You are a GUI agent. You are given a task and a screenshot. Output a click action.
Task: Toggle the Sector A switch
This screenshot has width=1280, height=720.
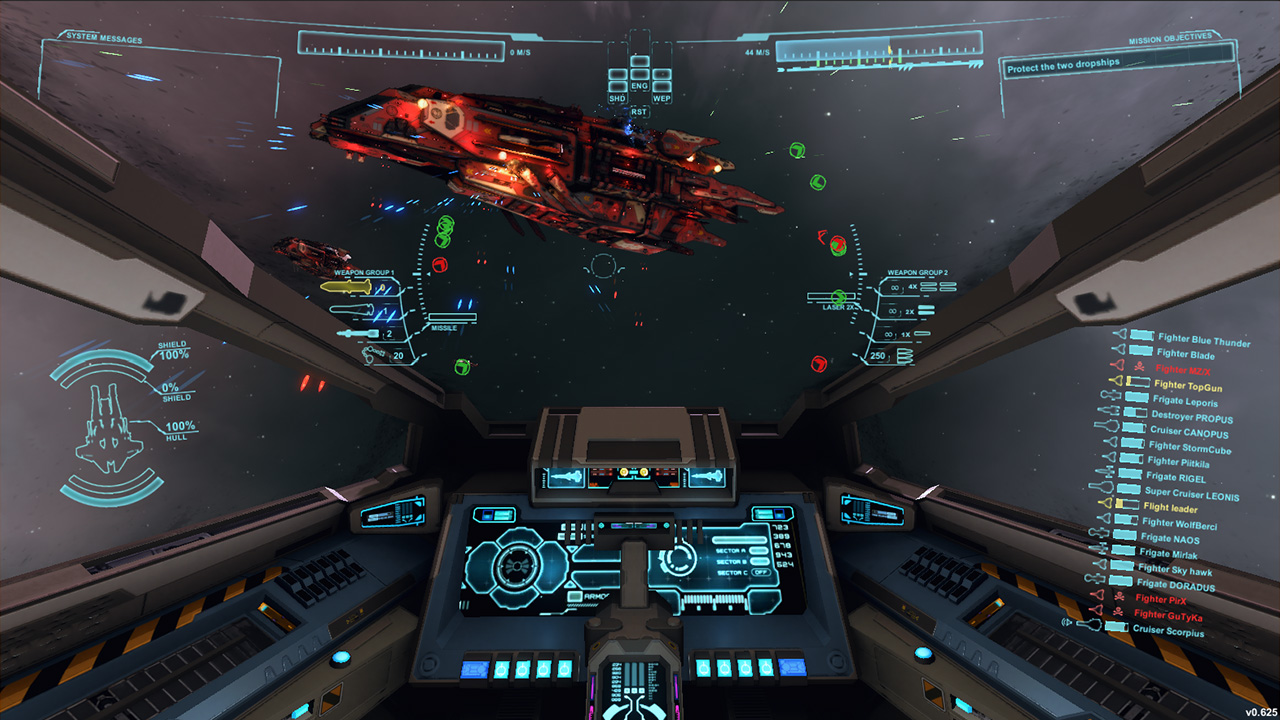point(759,550)
